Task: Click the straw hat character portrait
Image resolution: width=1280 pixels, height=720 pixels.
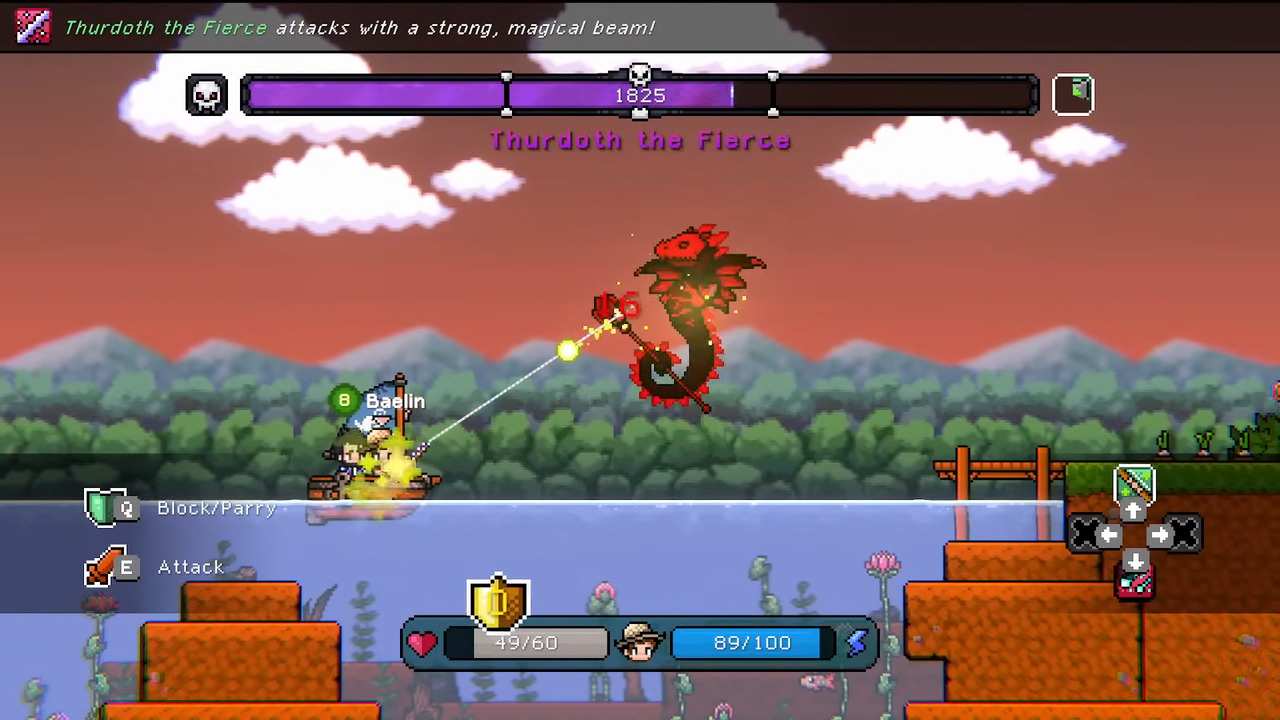Action: [x=639, y=642]
